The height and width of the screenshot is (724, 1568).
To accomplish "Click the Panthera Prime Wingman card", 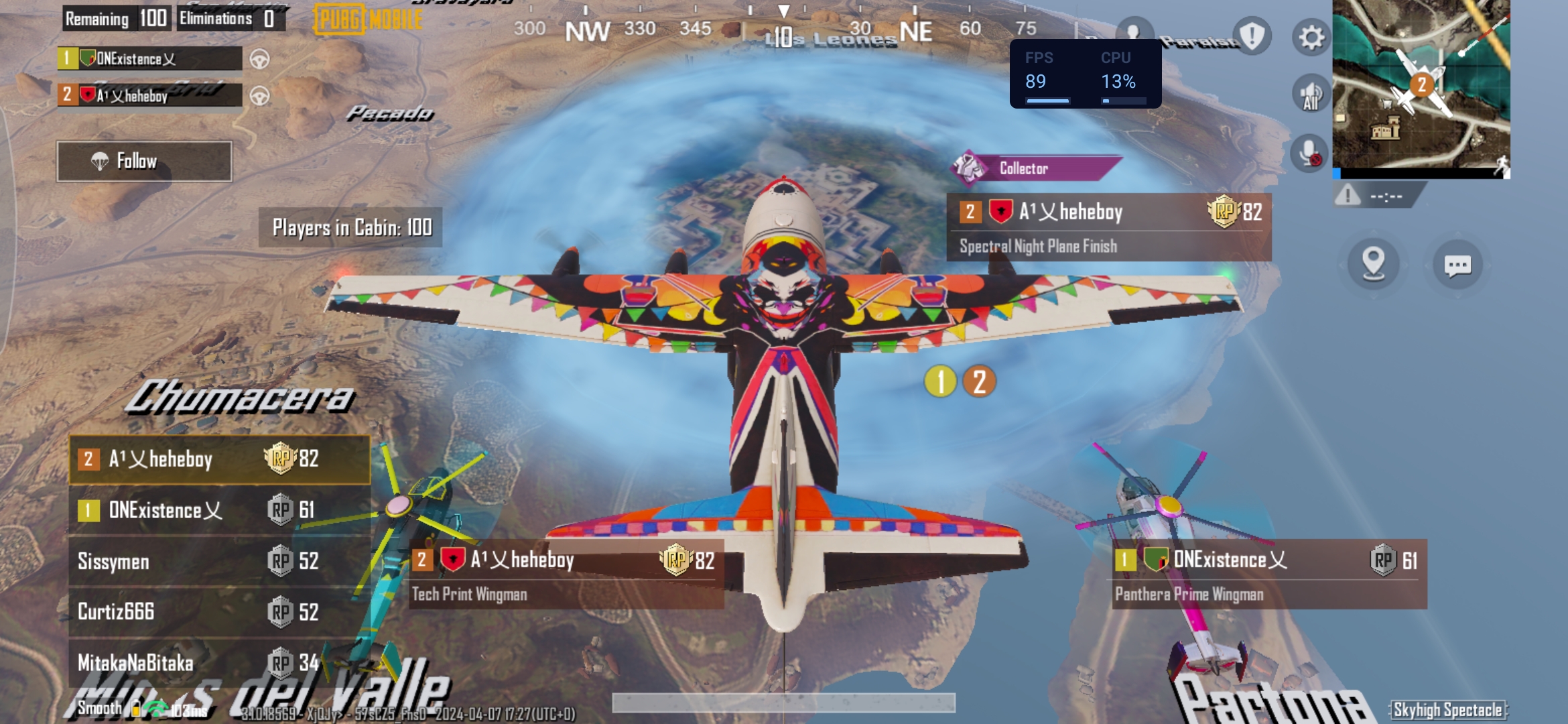I will [1269, 575].
